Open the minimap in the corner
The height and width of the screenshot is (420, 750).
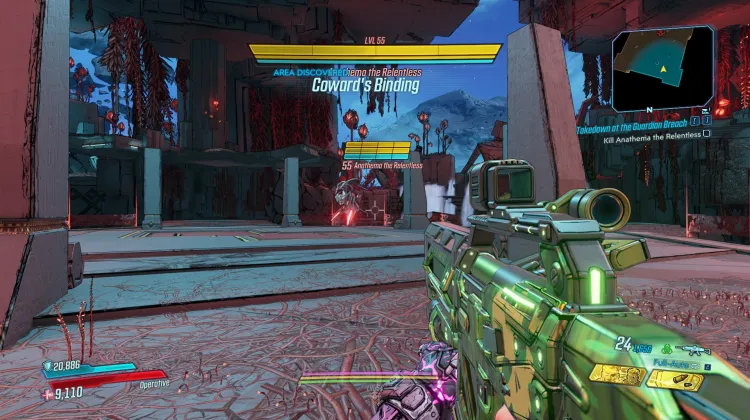click(x=664, y=68)
